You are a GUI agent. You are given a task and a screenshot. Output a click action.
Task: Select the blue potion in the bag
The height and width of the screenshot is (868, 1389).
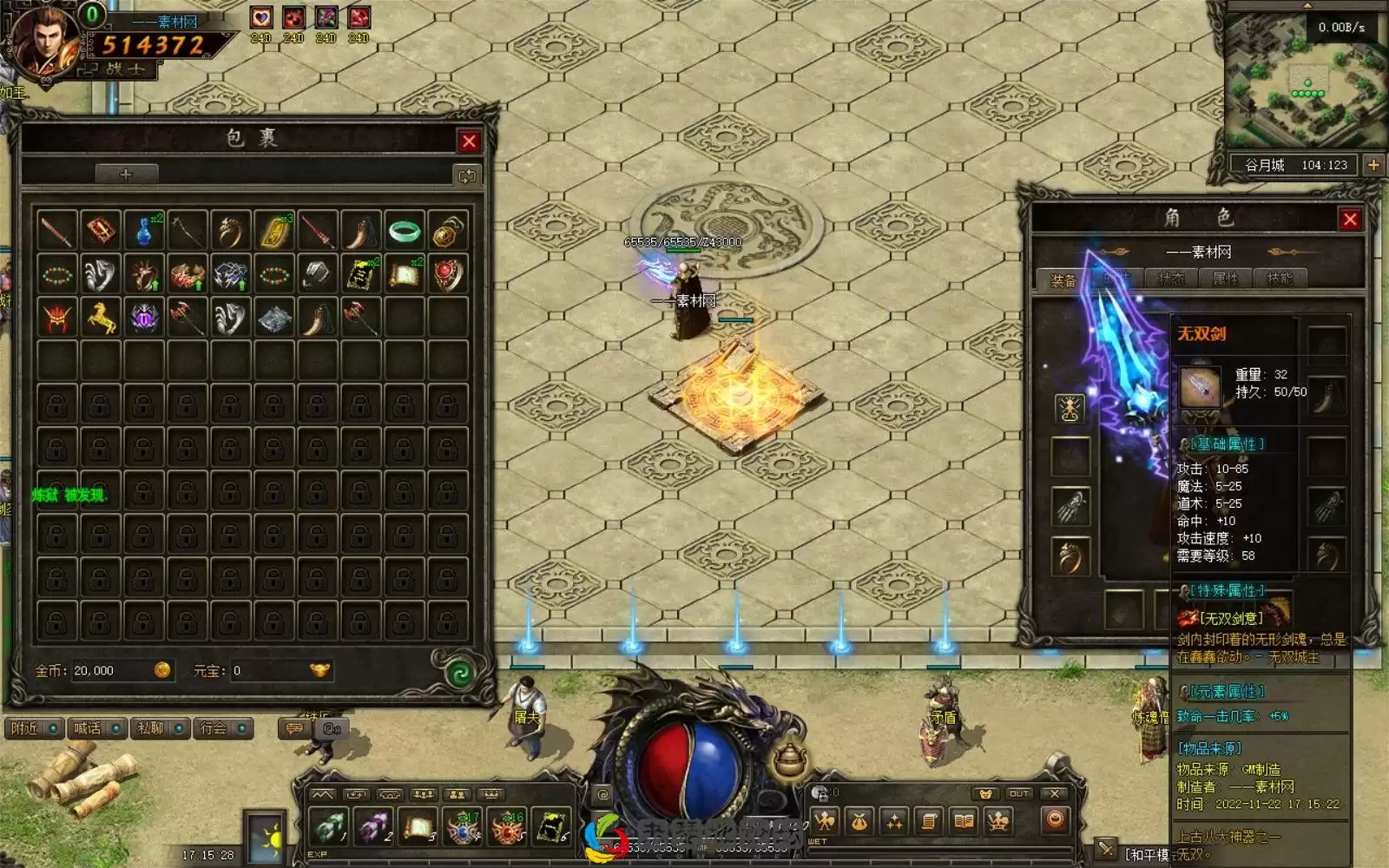coord(144,232)
